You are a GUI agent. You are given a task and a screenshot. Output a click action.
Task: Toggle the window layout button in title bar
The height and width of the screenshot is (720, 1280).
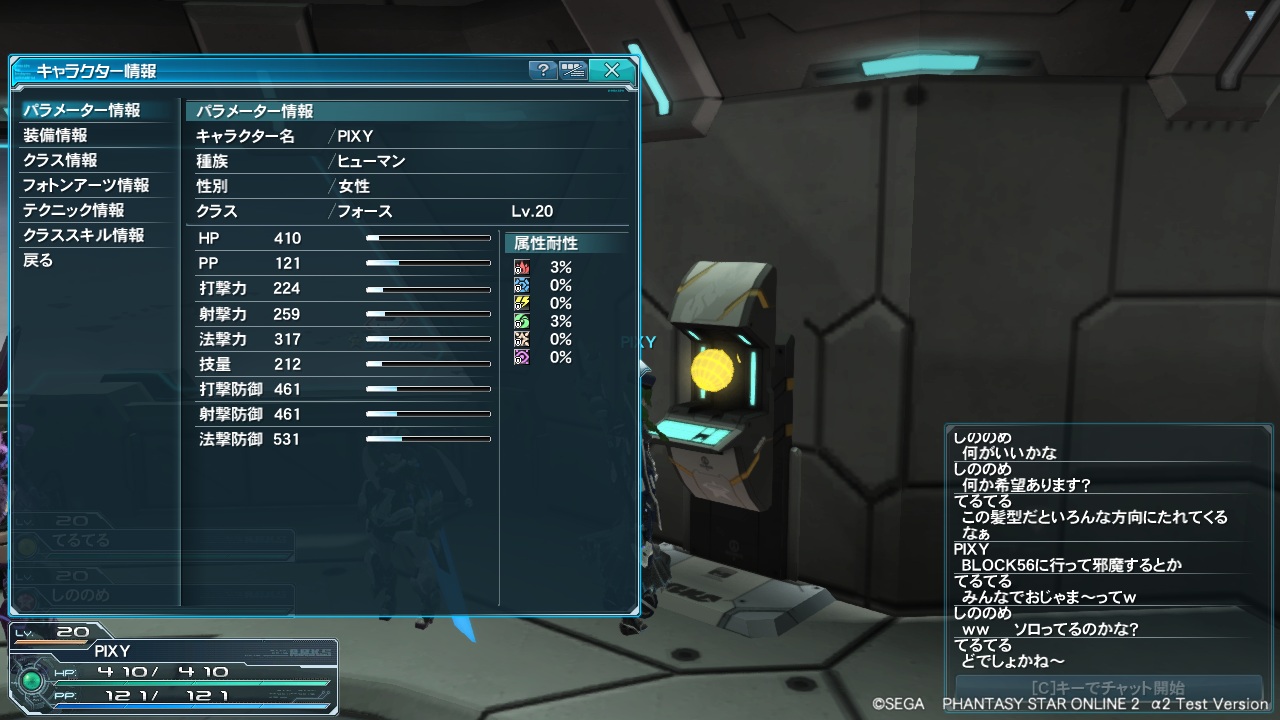[x=573, y=70]
